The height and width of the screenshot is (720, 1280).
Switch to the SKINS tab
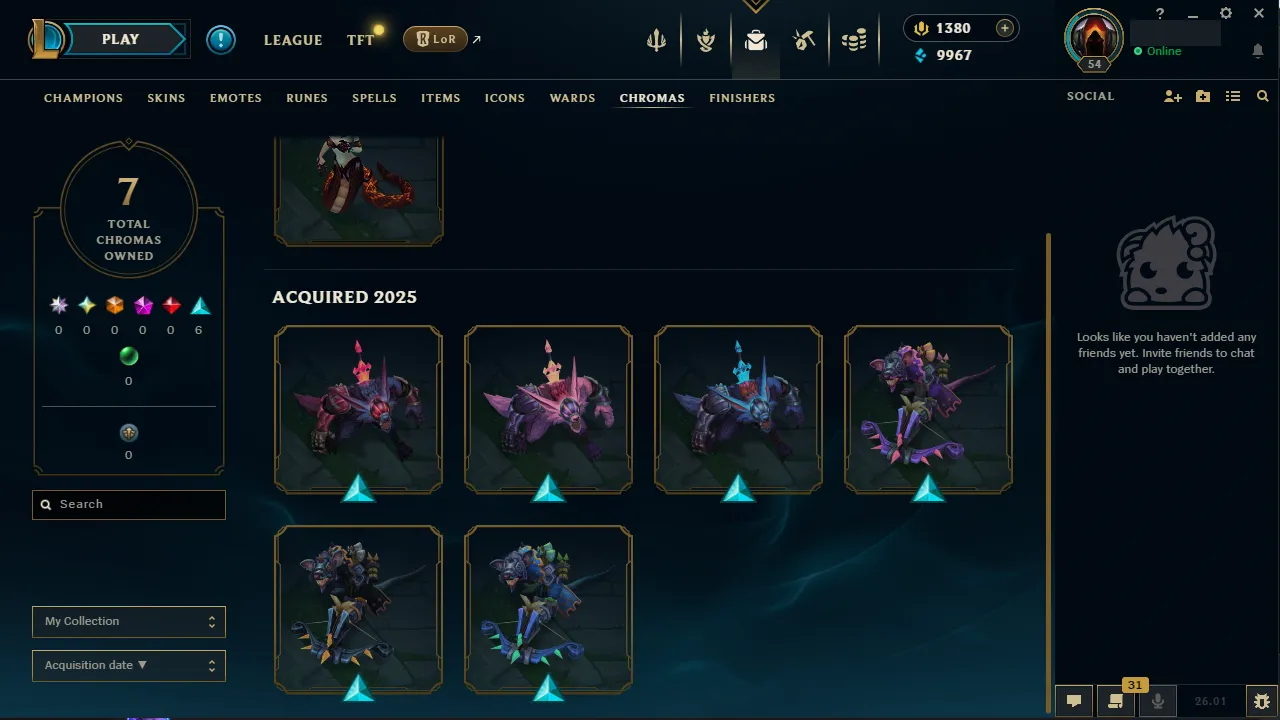[166, 98]
